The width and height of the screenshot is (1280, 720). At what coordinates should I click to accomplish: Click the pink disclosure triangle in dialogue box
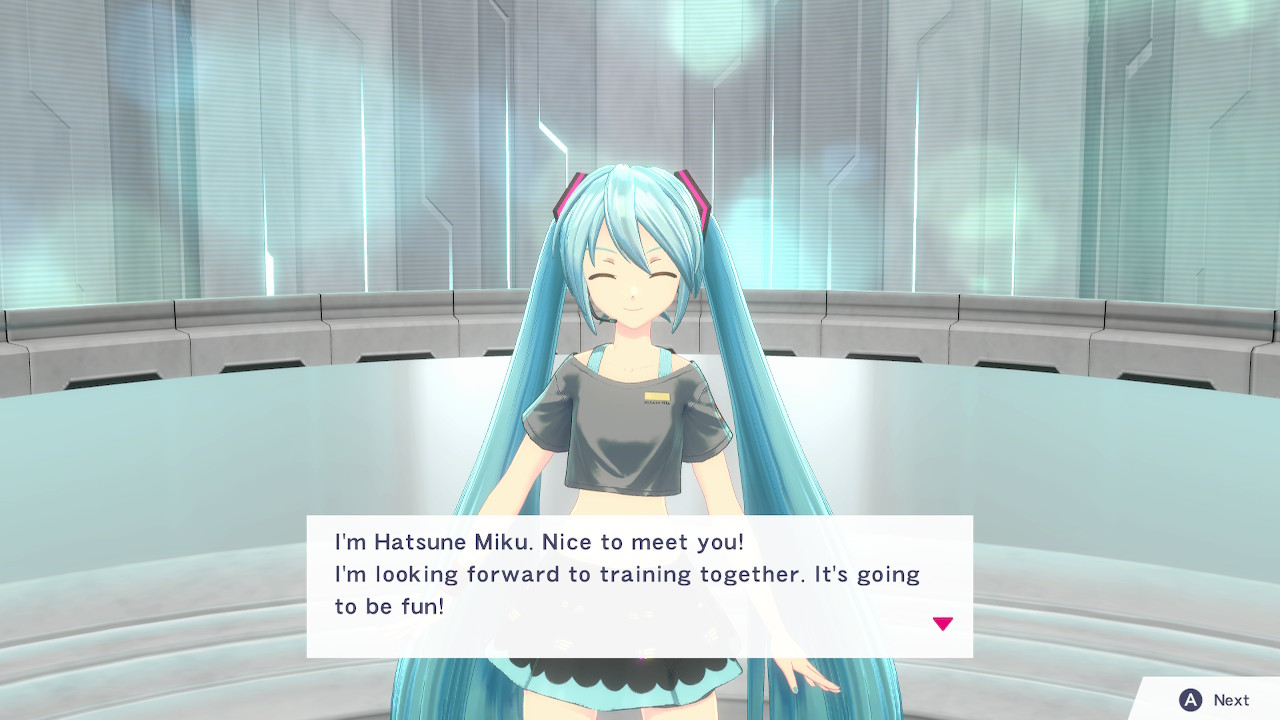click(943, 622)
